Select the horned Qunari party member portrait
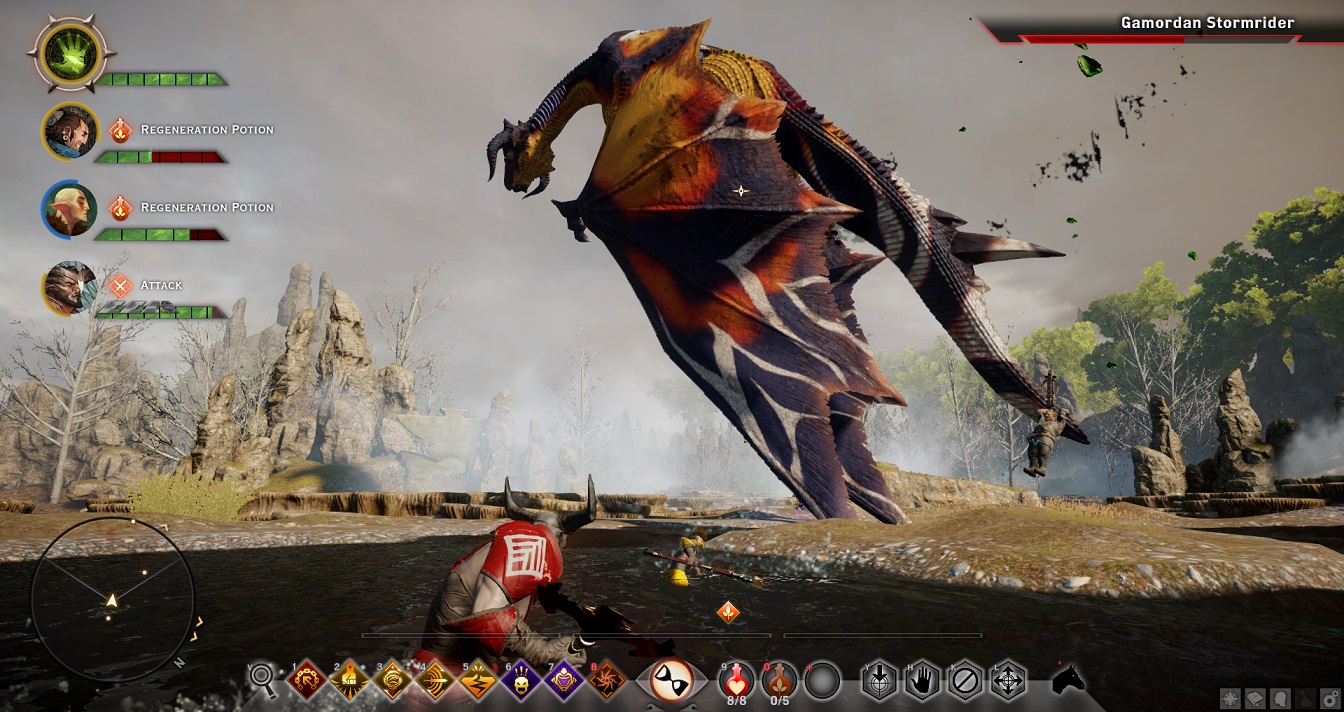The image size is (1344, 712). click(x=69, y=286)
